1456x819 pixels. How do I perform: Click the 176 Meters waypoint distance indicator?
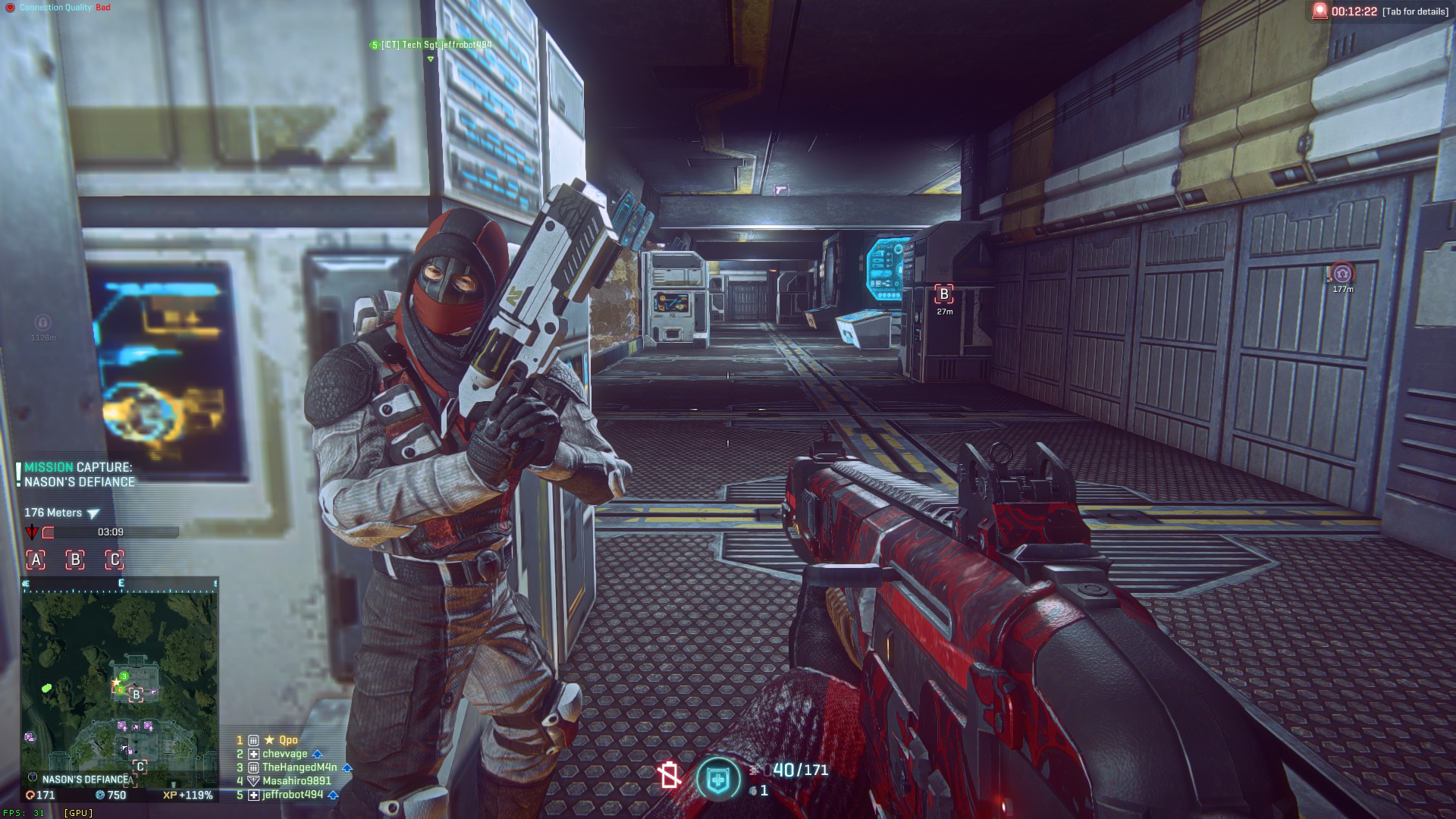(x=61, y=513)
